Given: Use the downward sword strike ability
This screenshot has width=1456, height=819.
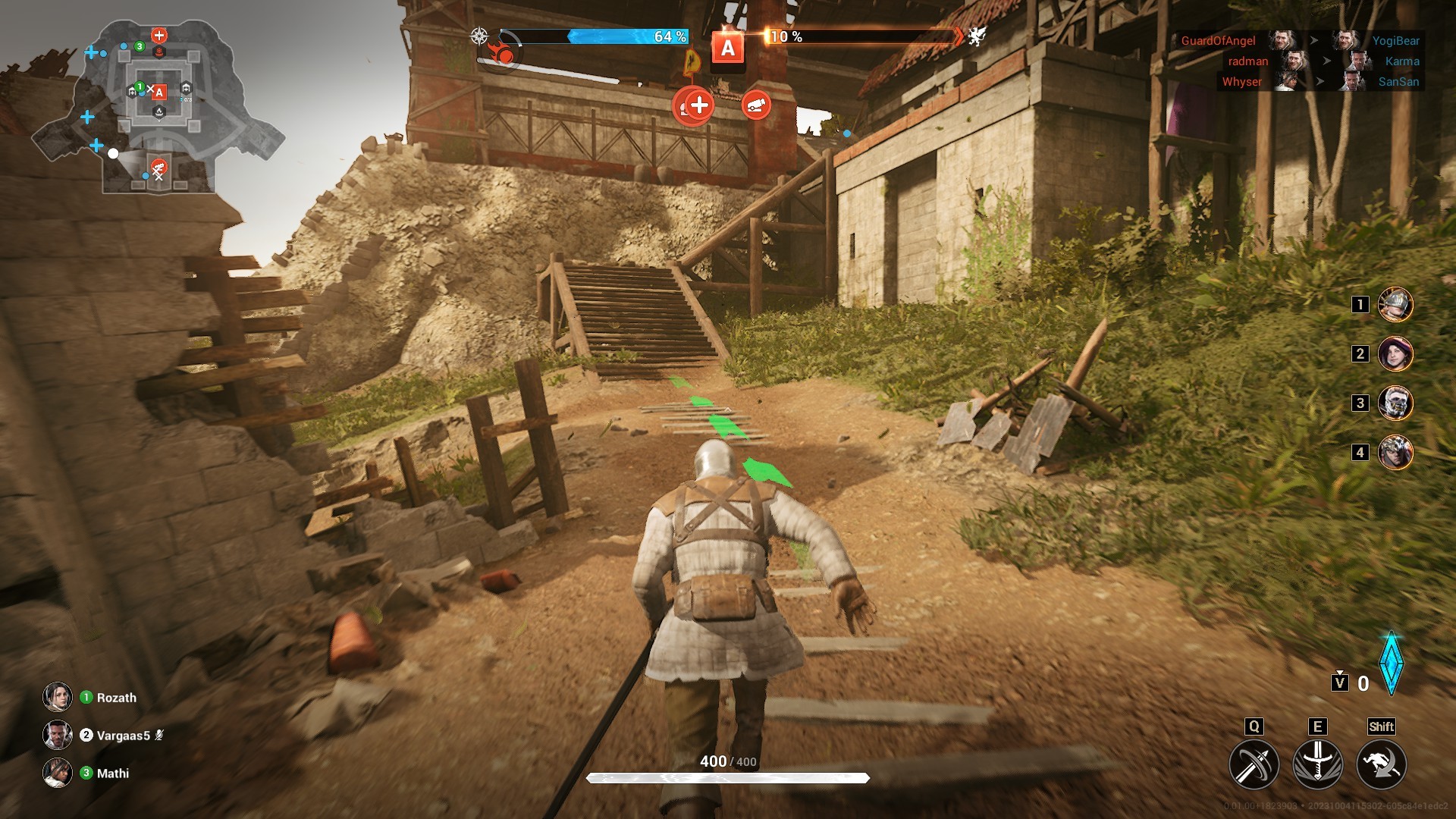Looking at the screenshot, I should (x=1317, y=764).
